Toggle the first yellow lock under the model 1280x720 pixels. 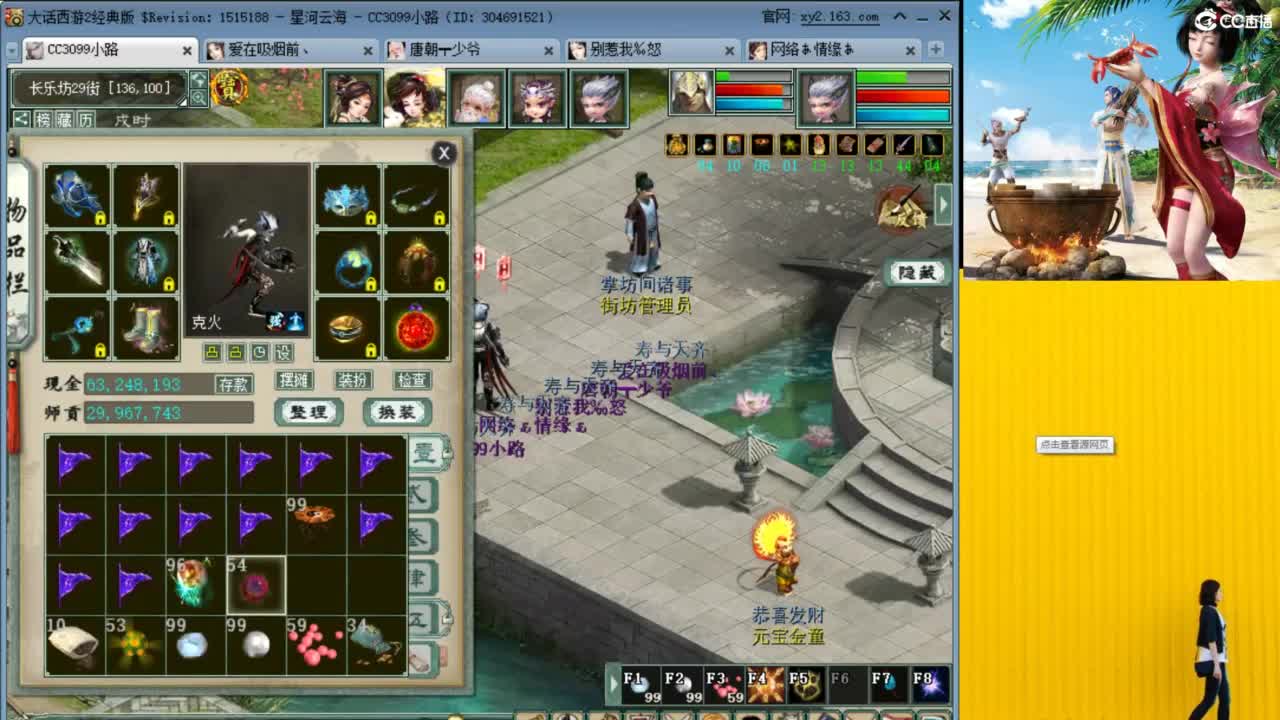coord(212,351)
